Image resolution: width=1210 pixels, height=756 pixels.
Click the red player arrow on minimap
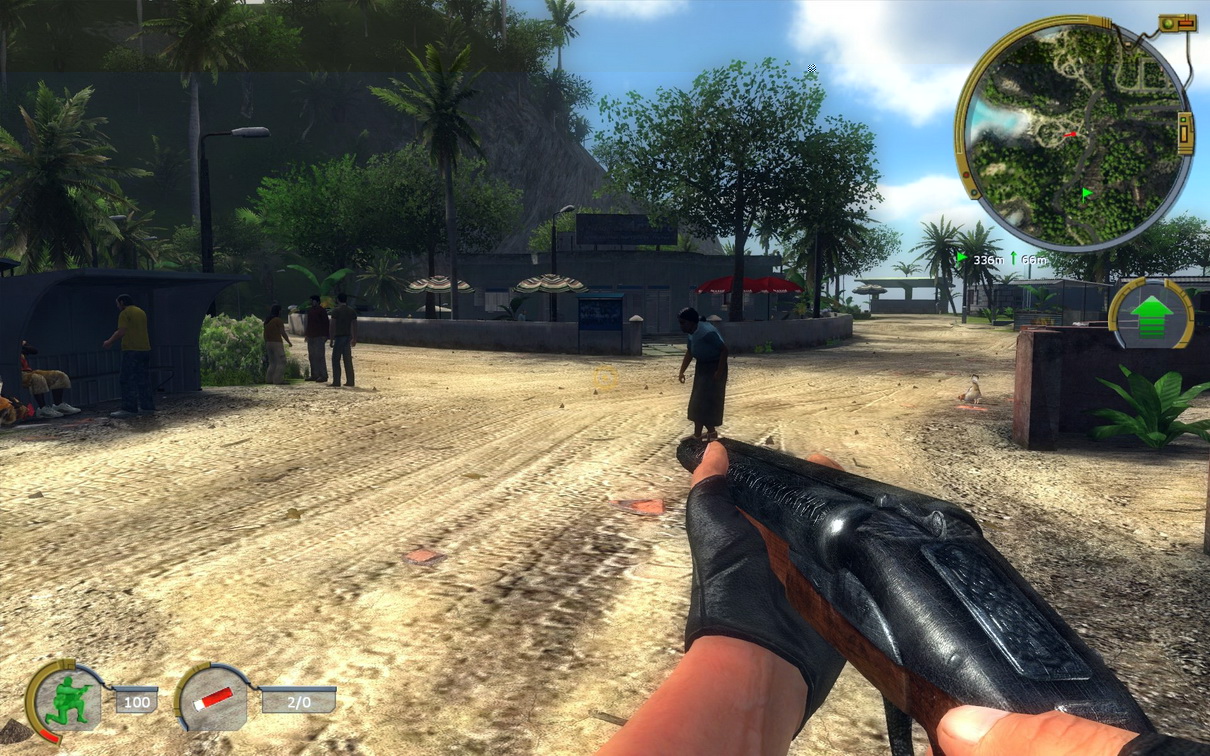[x=1070, y=134]
